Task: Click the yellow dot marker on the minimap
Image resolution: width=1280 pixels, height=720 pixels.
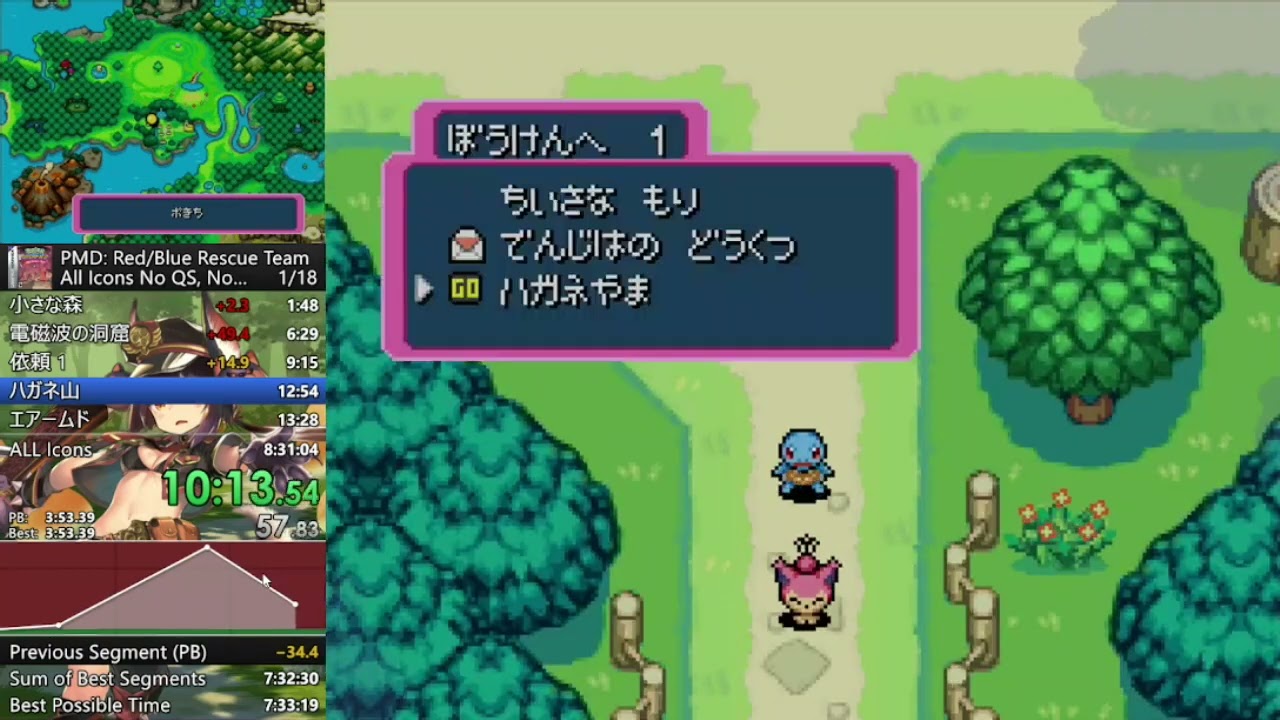Action: click(150, 121)
